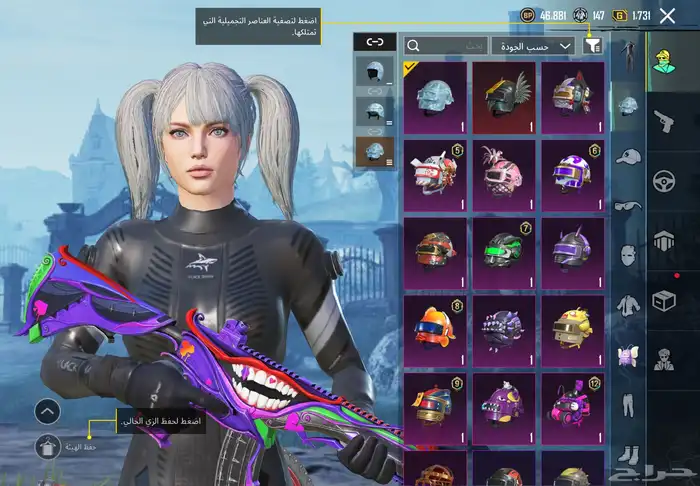Show the face mask subcategory
The image size is (700, 486).
[627, 255]
